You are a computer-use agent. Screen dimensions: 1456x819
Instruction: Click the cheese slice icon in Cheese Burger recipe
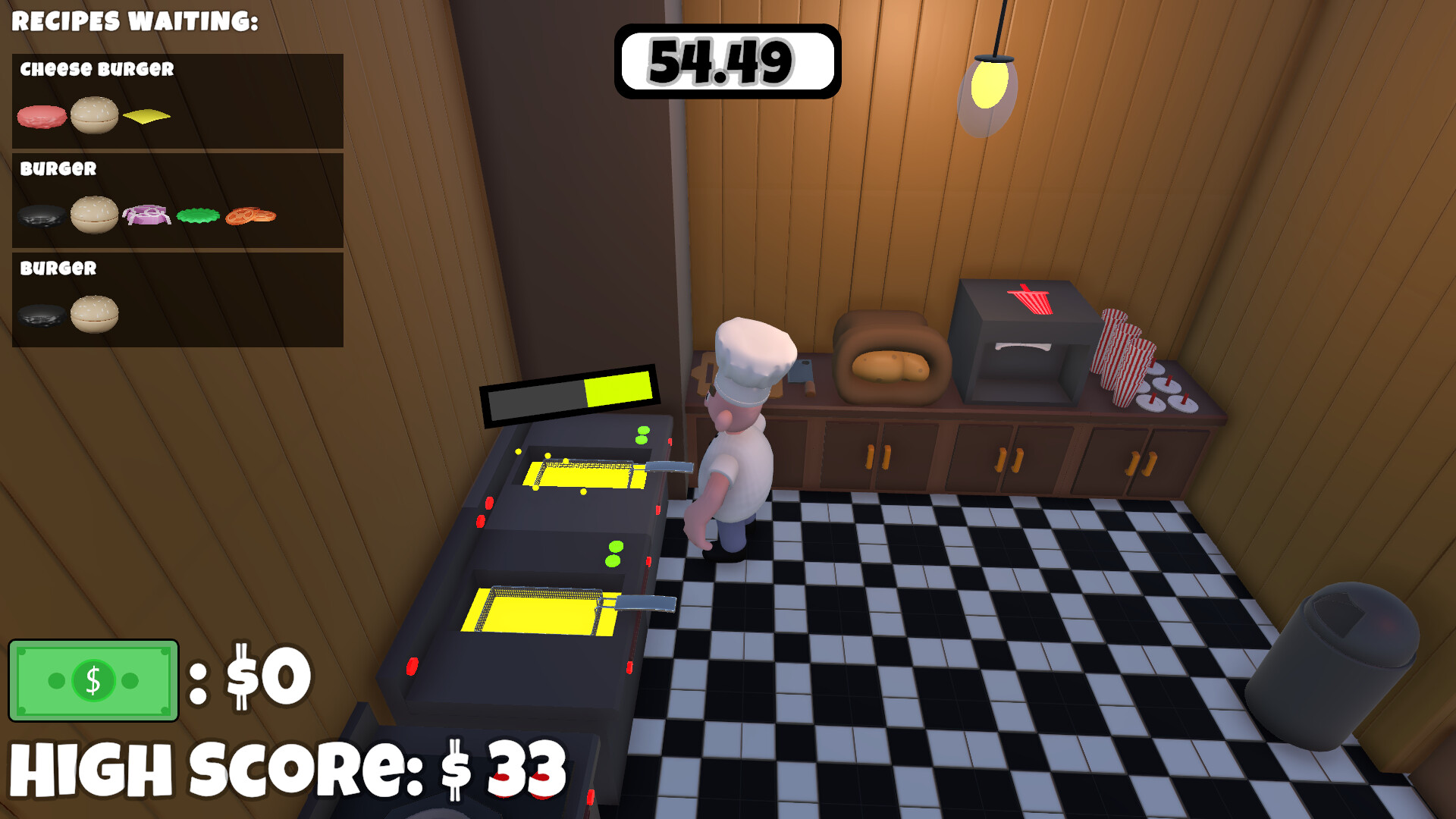click(148, 115)
